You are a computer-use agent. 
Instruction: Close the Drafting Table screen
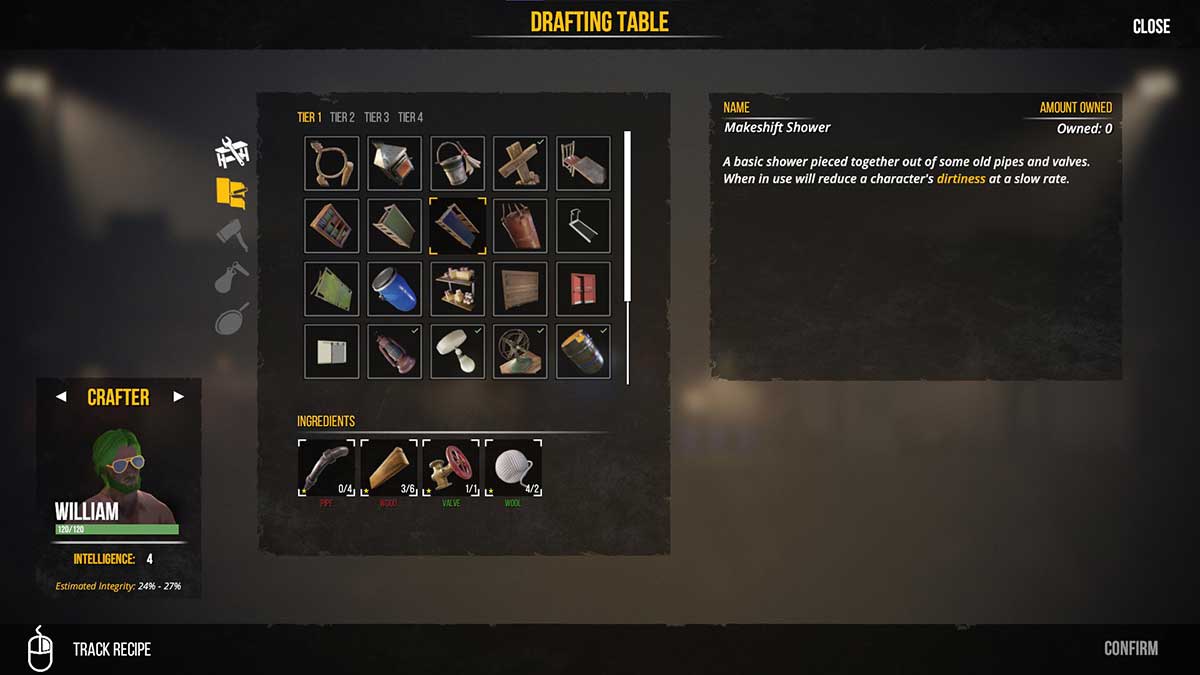tap(1151, 27)
